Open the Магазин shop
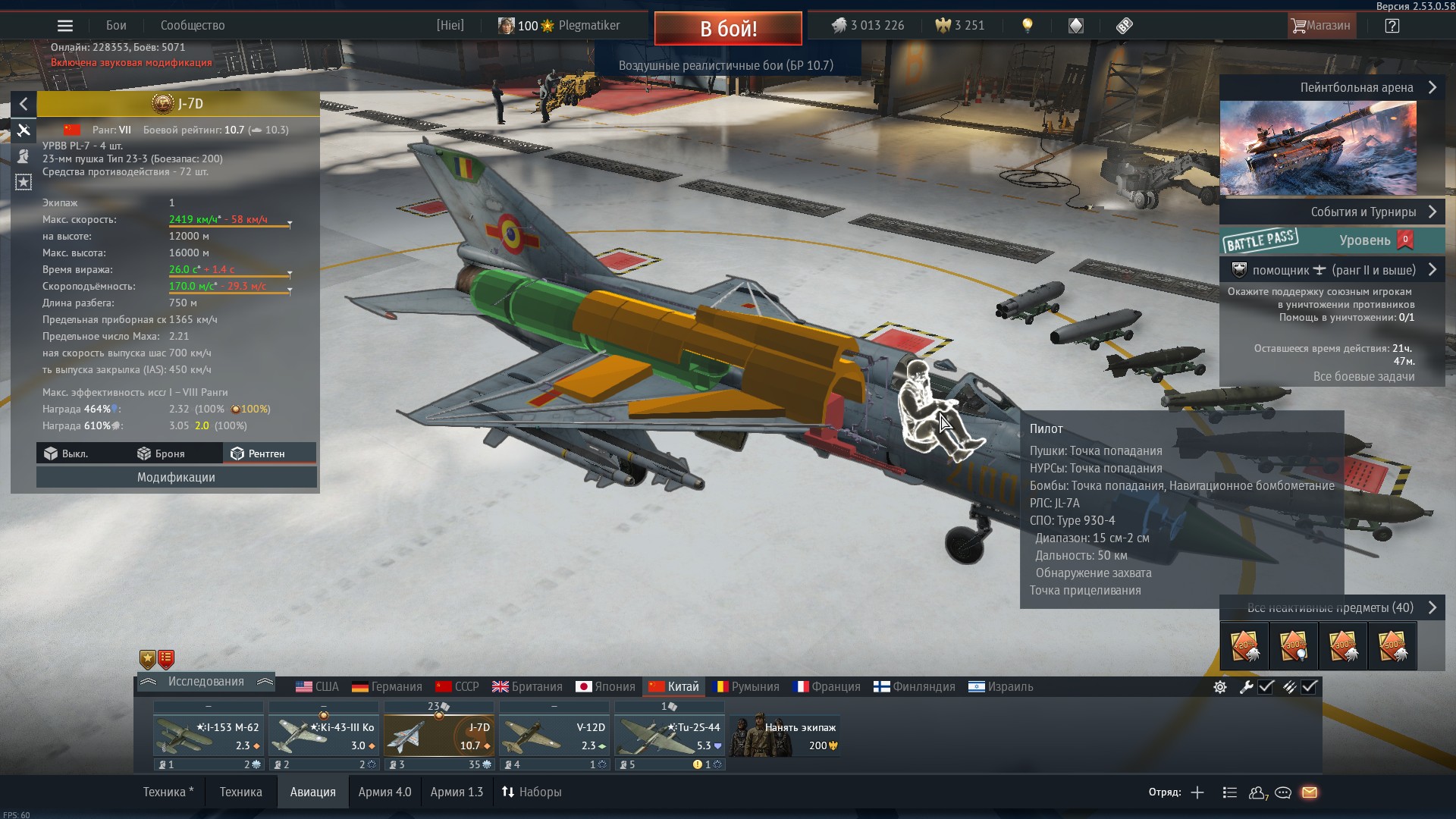The width and height of the screenshot is (1456, 819). (1320, 26)
